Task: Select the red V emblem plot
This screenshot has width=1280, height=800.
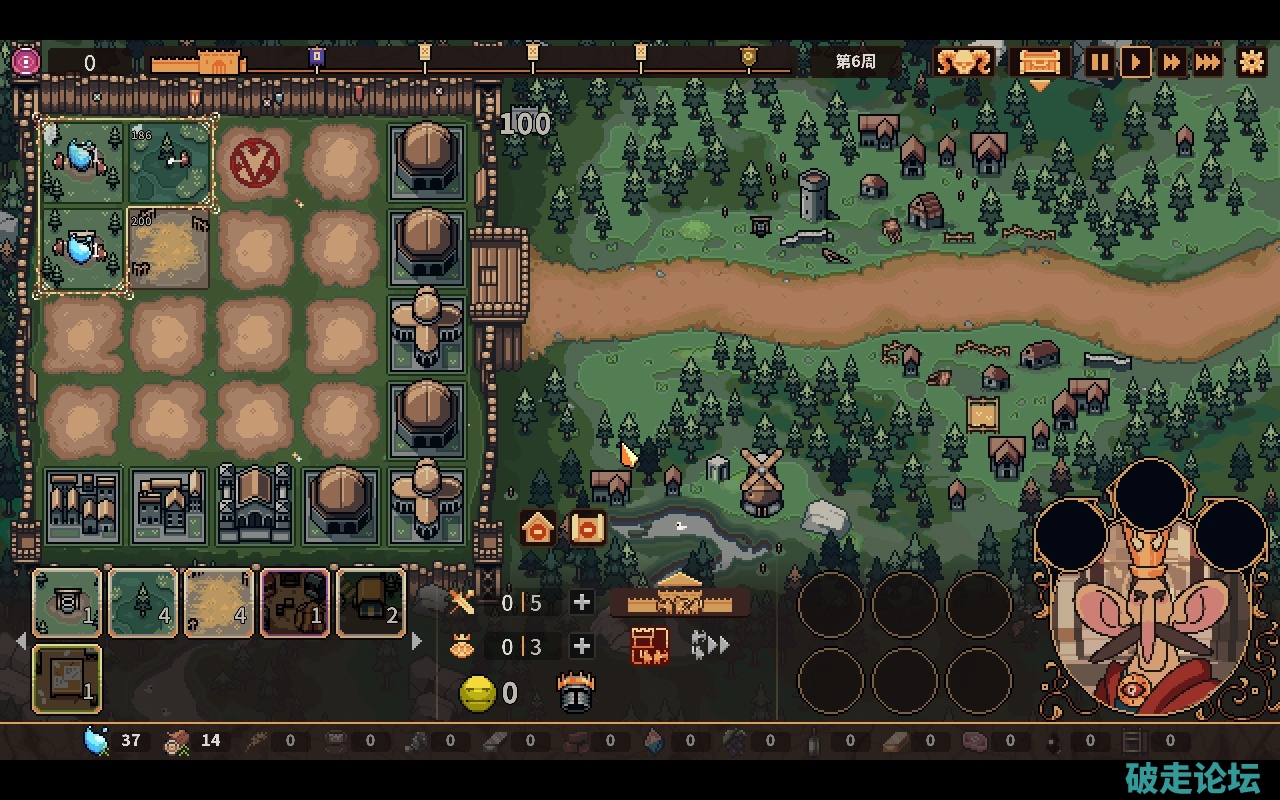Action: (x=254, y=162)
